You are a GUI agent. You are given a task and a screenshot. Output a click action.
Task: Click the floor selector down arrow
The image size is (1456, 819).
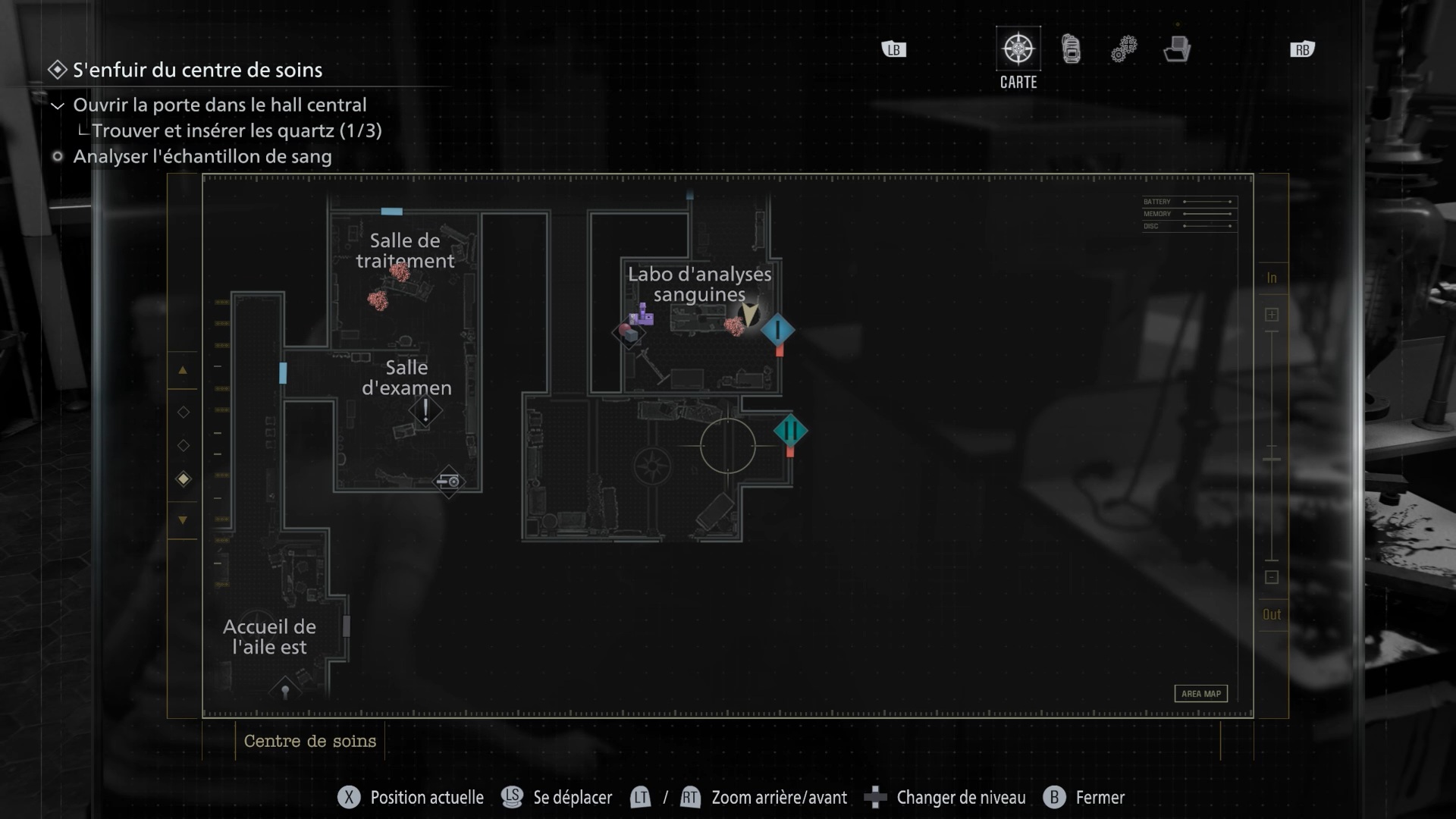183,520
